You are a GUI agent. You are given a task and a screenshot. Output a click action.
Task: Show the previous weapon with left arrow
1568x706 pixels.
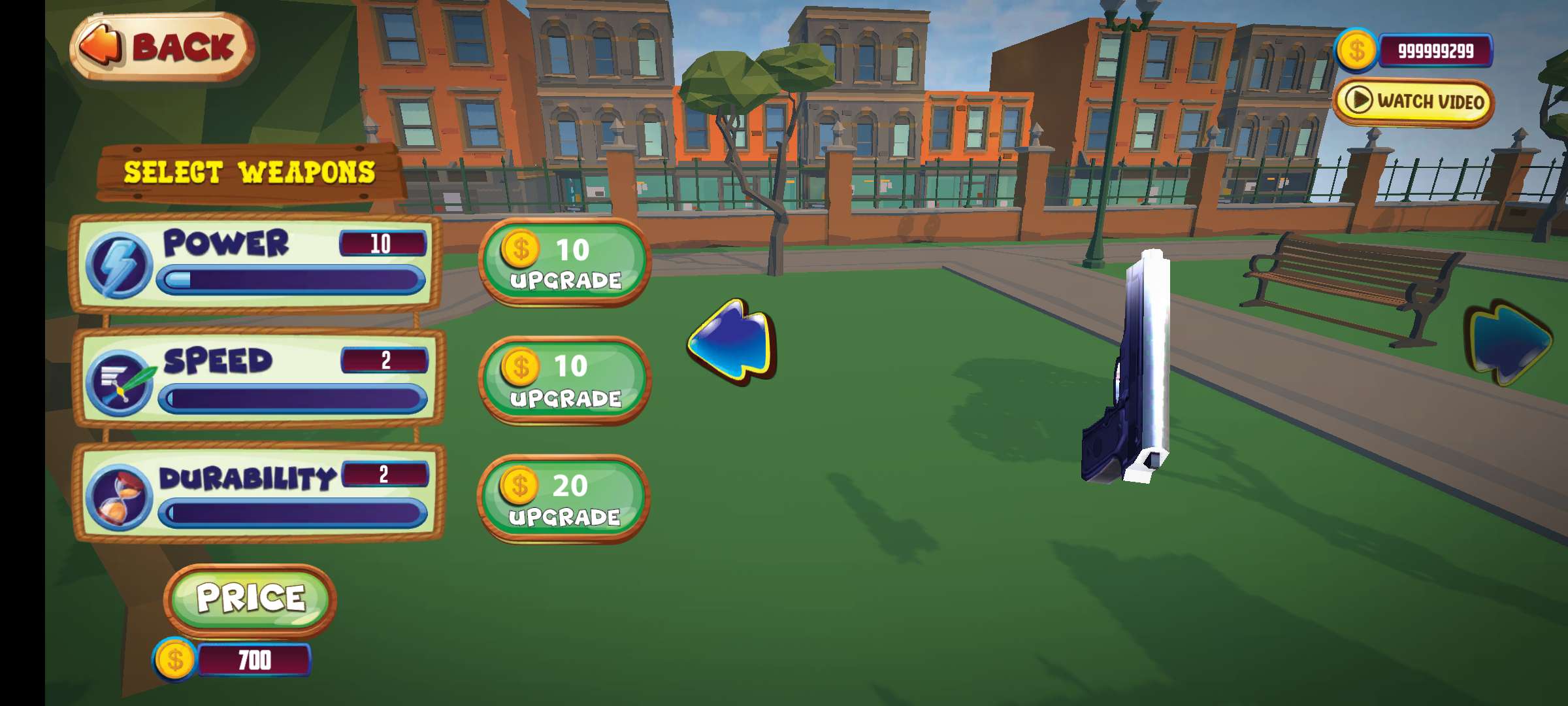[x=732, y=340]
